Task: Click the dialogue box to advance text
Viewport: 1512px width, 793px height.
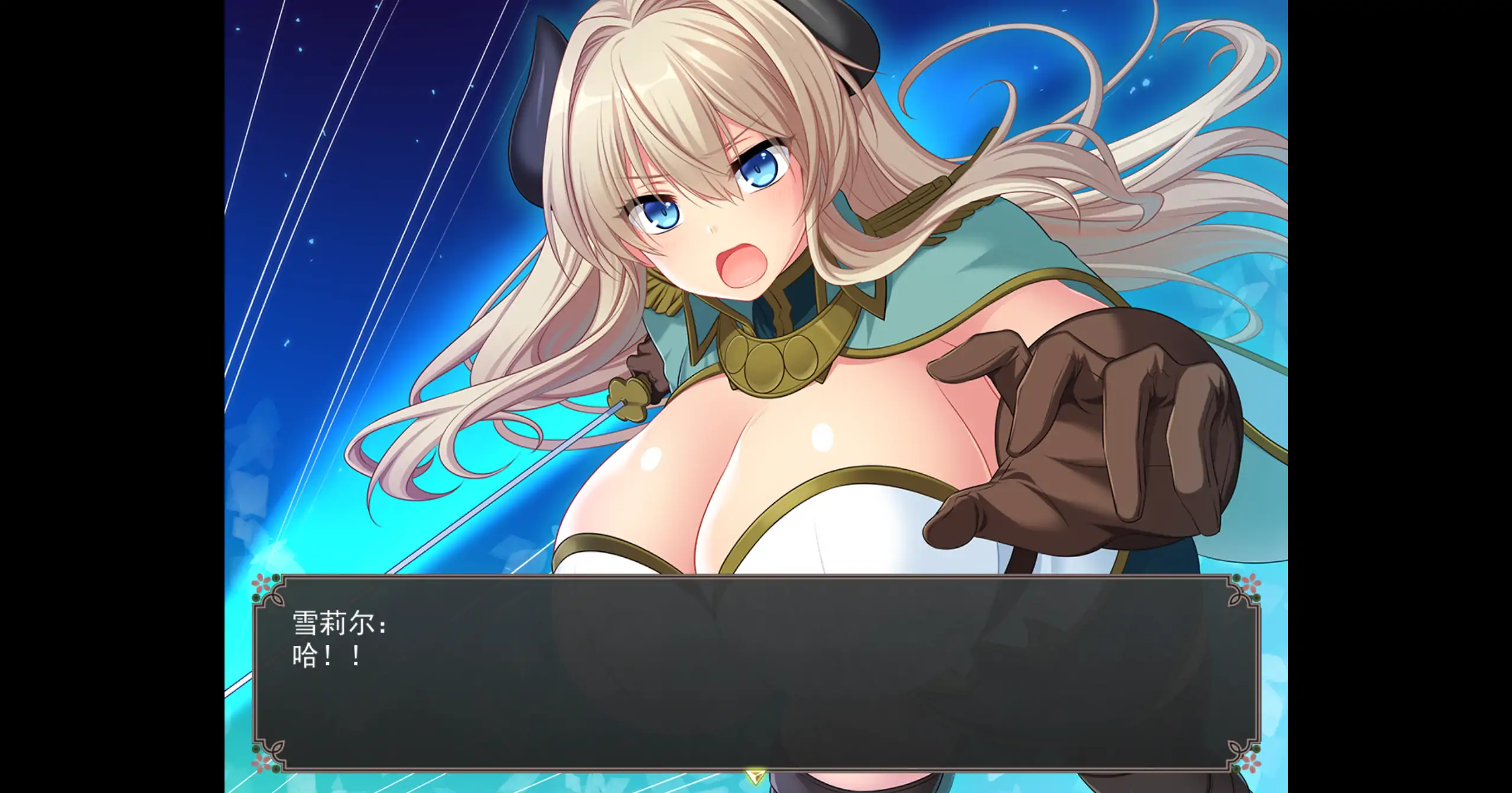Action: pyautogui.click(x=756, y=674)
